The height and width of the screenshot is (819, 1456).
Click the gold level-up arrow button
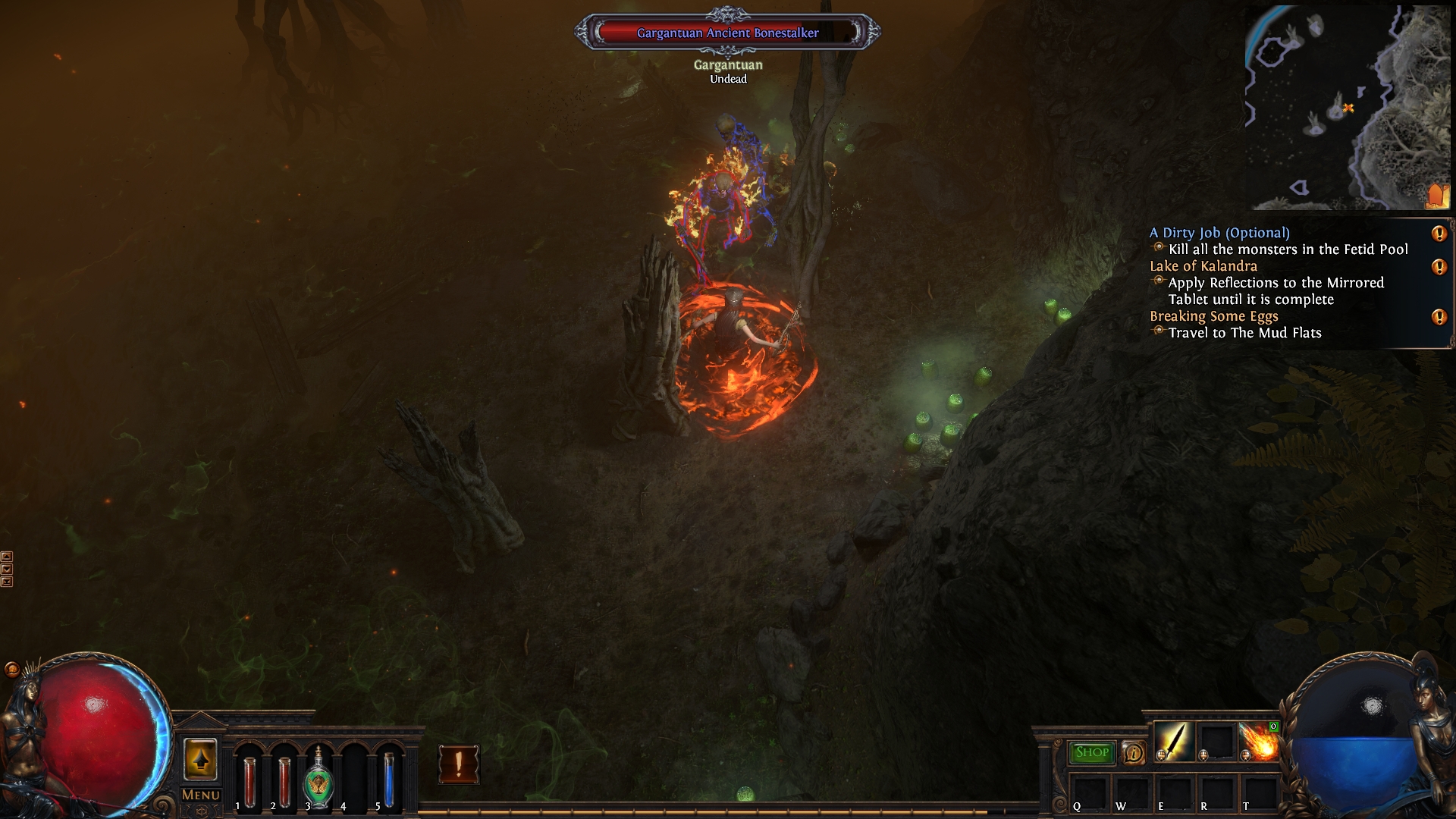[200, 759]
